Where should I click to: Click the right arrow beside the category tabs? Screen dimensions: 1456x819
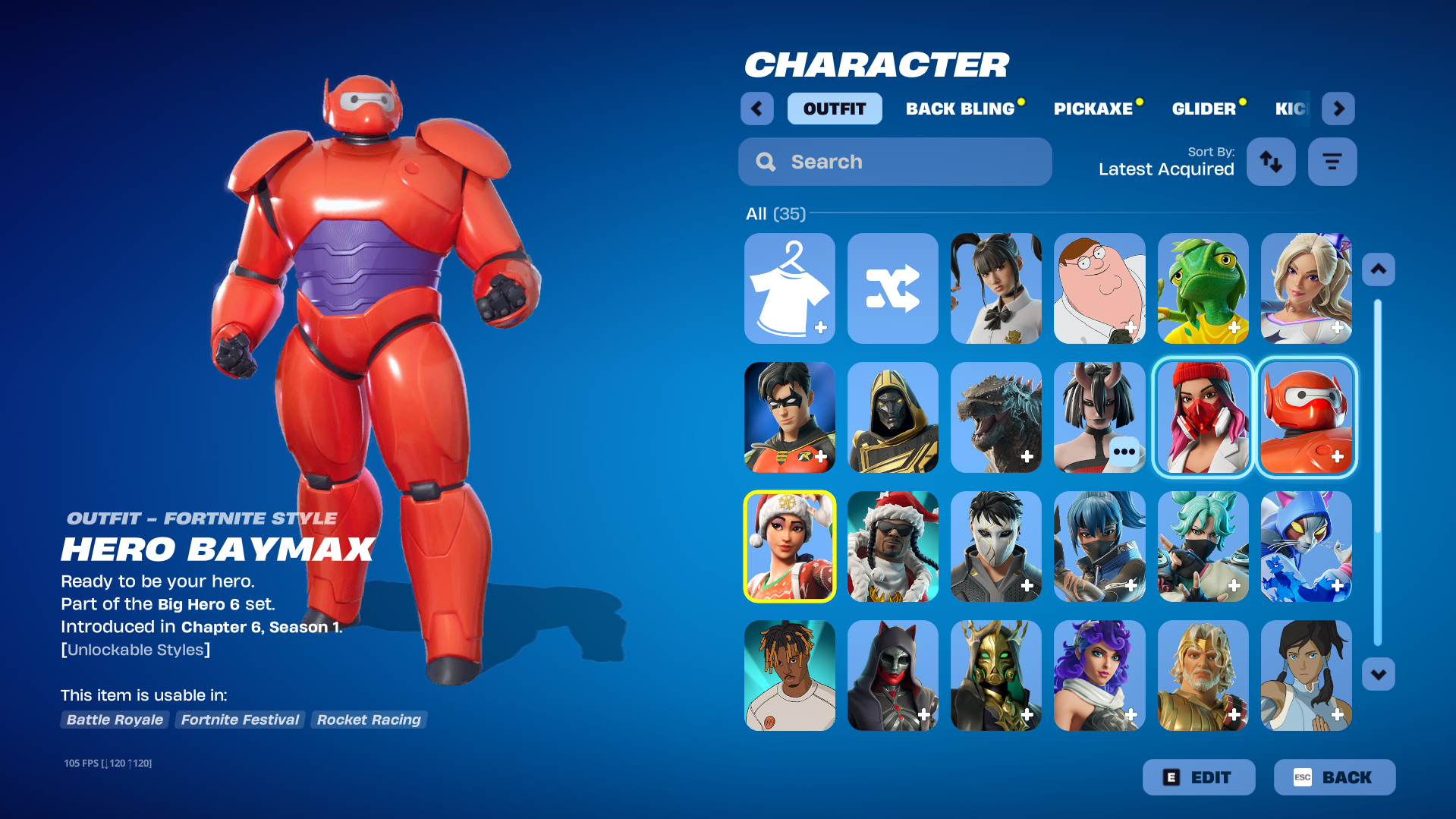pyautogui.click(x=1338, y=109)
